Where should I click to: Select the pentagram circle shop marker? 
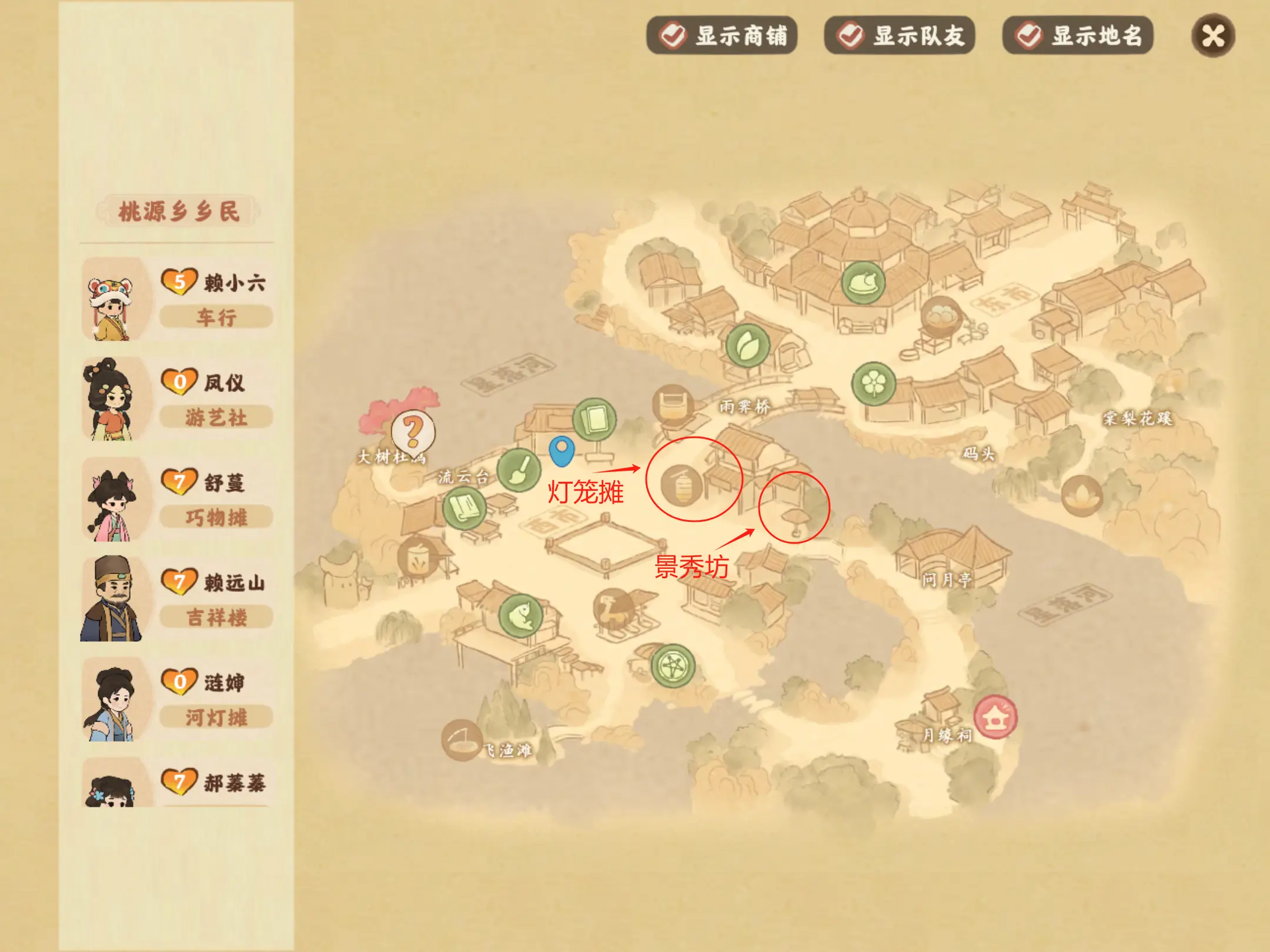673,666
